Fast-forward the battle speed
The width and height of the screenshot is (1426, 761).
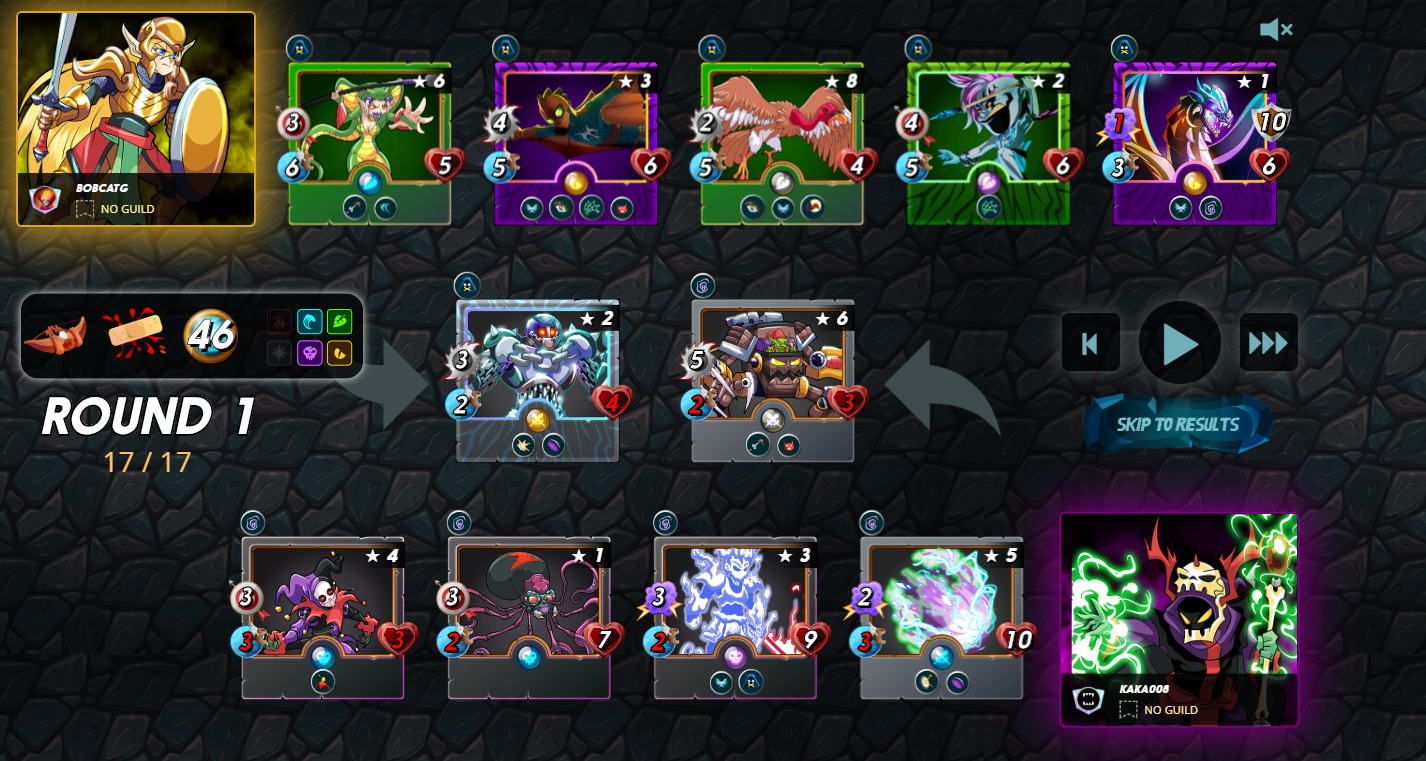[x=1268, y=343]
